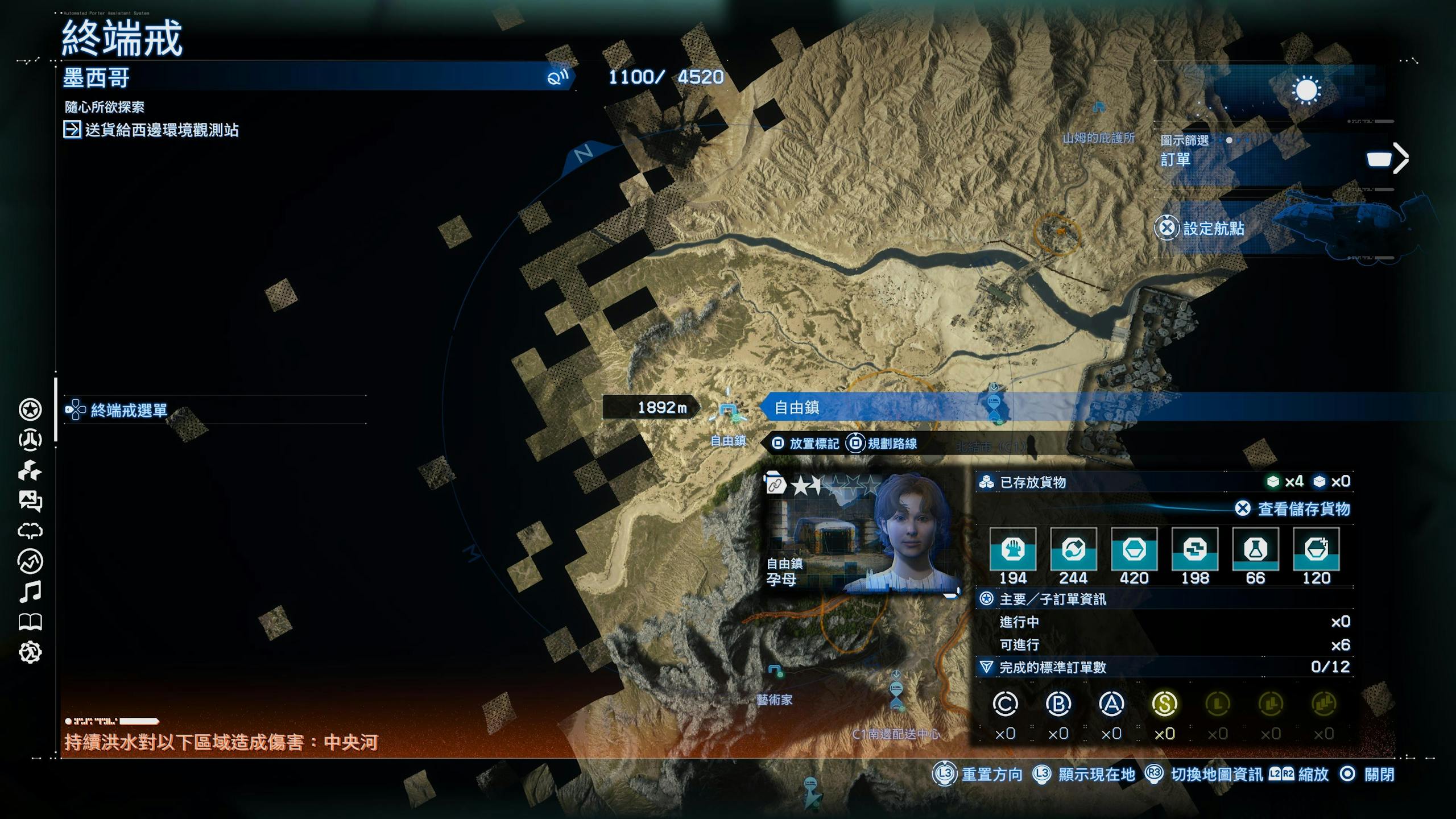The height and width of the screenshot is (819, 1456).
Task: Select the 藝術家 shelter map marker
Action: coord(776,672)
